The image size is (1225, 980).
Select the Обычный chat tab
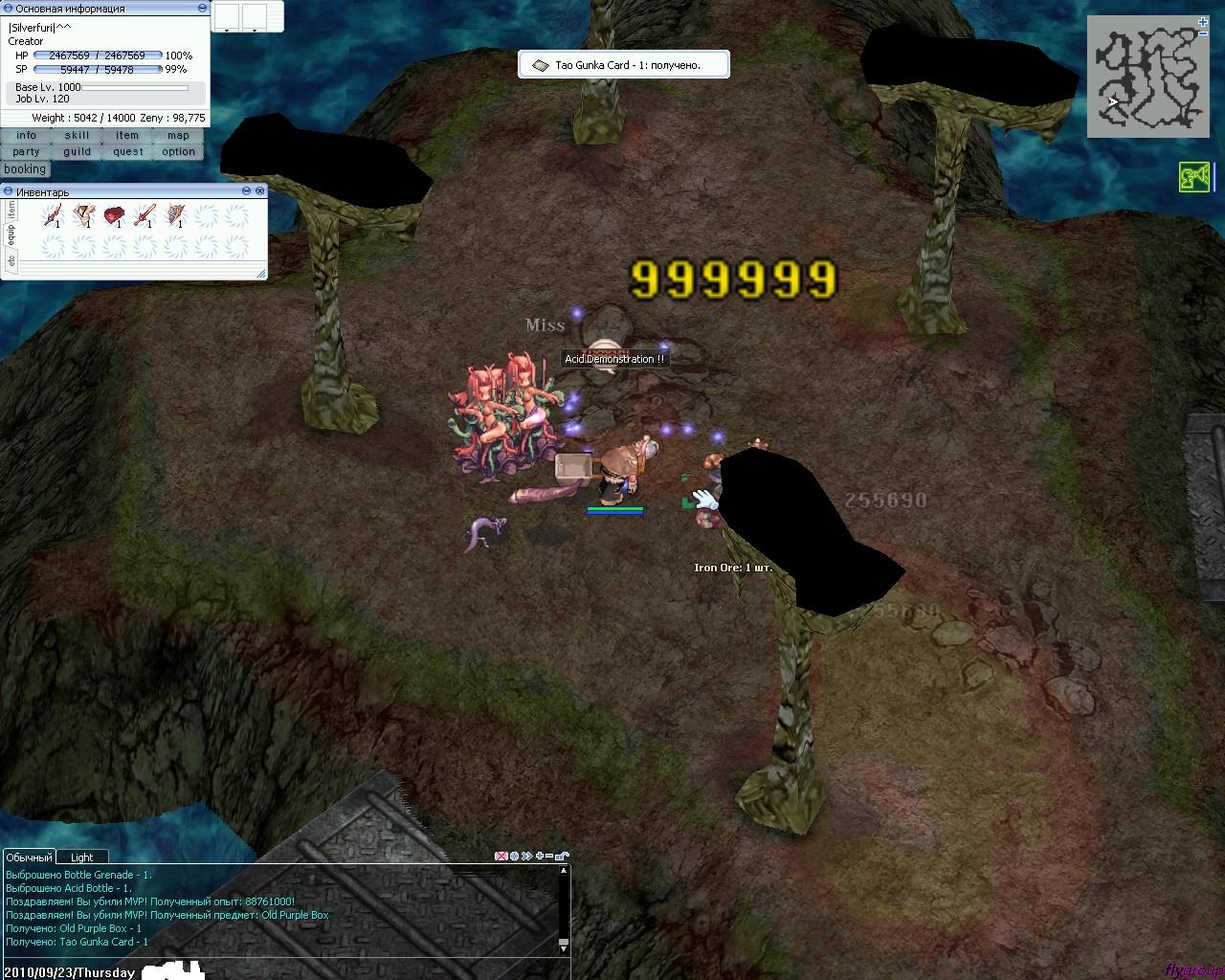tap(29, 857)
